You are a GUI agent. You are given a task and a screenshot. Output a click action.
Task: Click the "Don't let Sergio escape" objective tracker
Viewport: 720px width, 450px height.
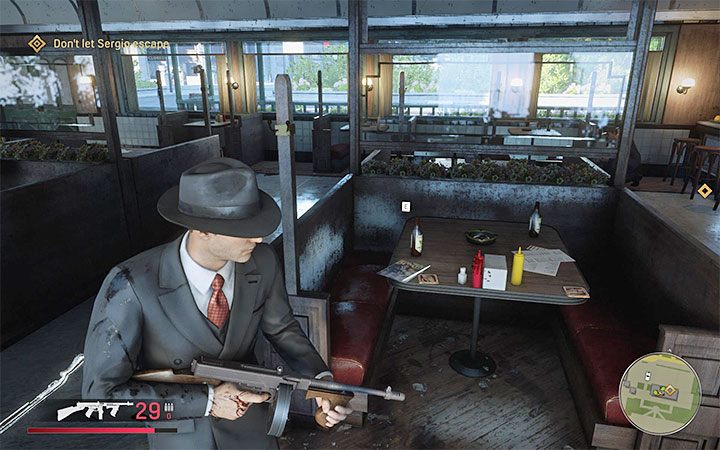(x=98, y=44)
